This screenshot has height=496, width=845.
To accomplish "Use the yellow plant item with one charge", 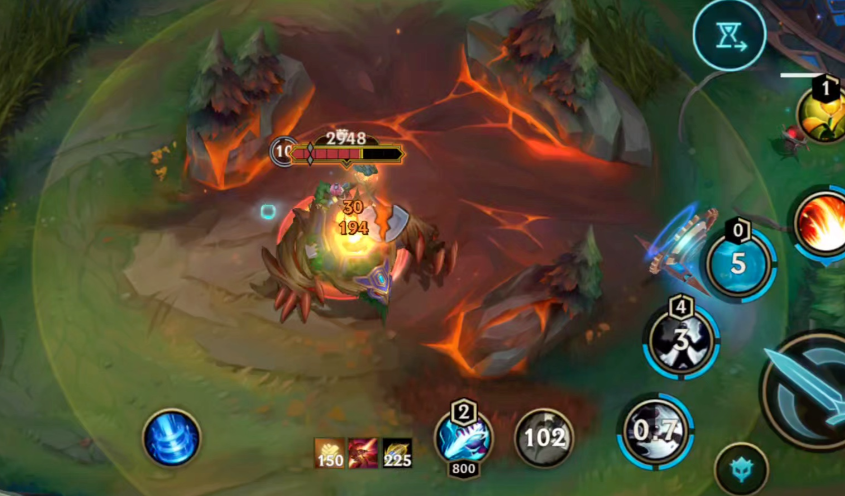I will point(823,115).
